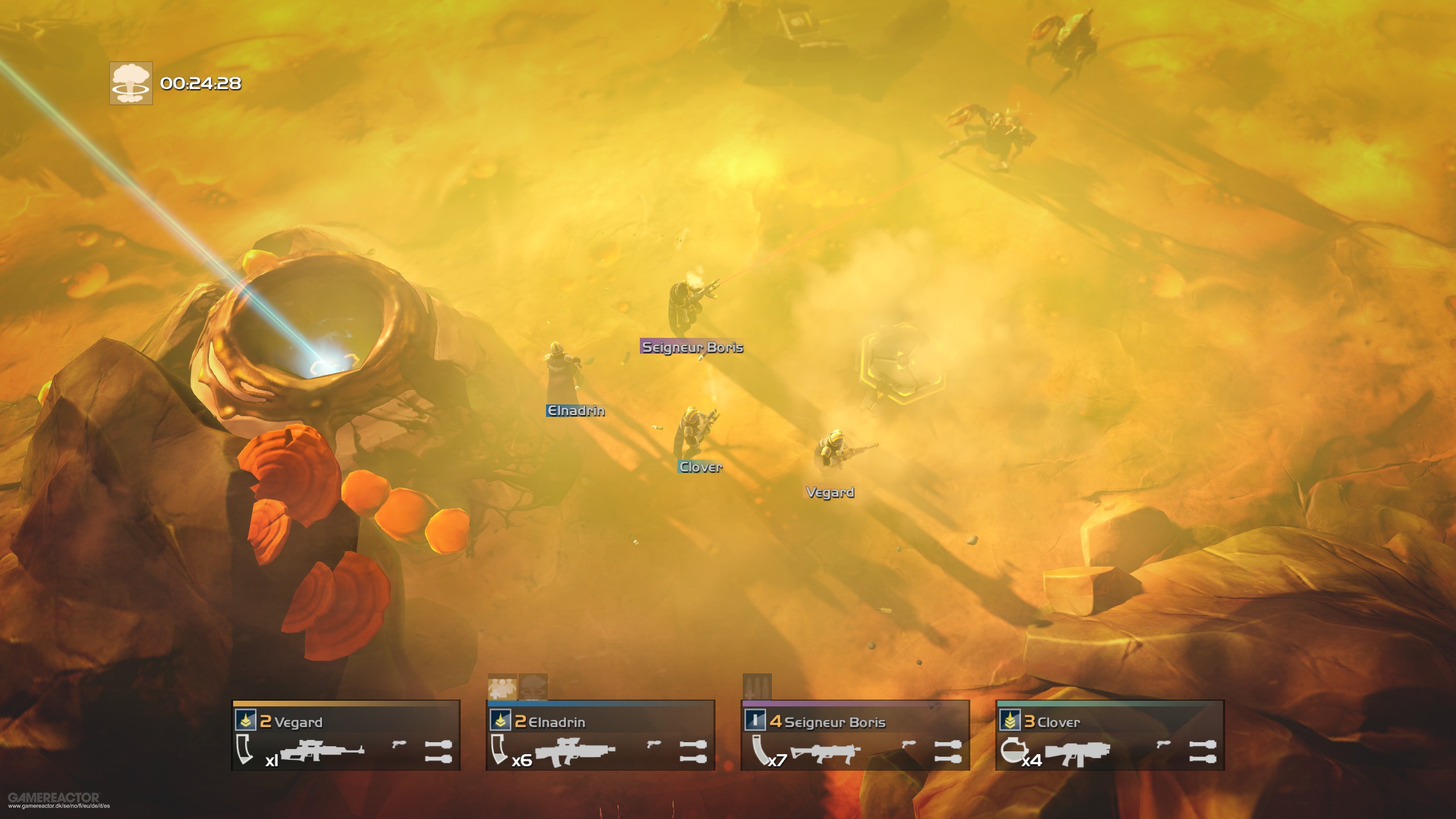The image size is (1456, 819).
Task: Click the nuke countdown icon in the top-left
Action: tap(132, 84)
